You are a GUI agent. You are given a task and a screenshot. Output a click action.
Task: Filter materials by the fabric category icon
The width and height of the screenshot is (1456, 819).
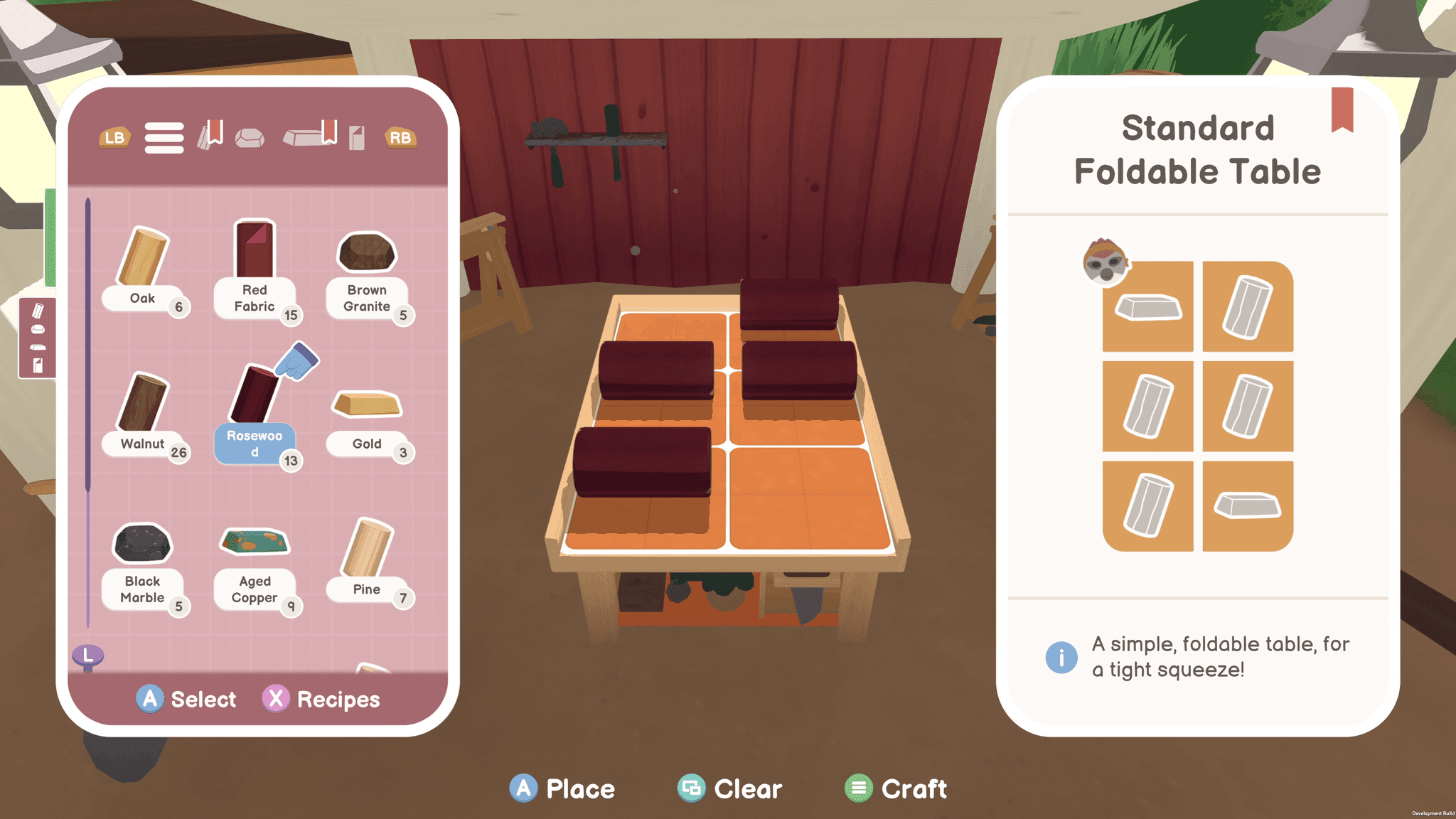coord(356,137)
